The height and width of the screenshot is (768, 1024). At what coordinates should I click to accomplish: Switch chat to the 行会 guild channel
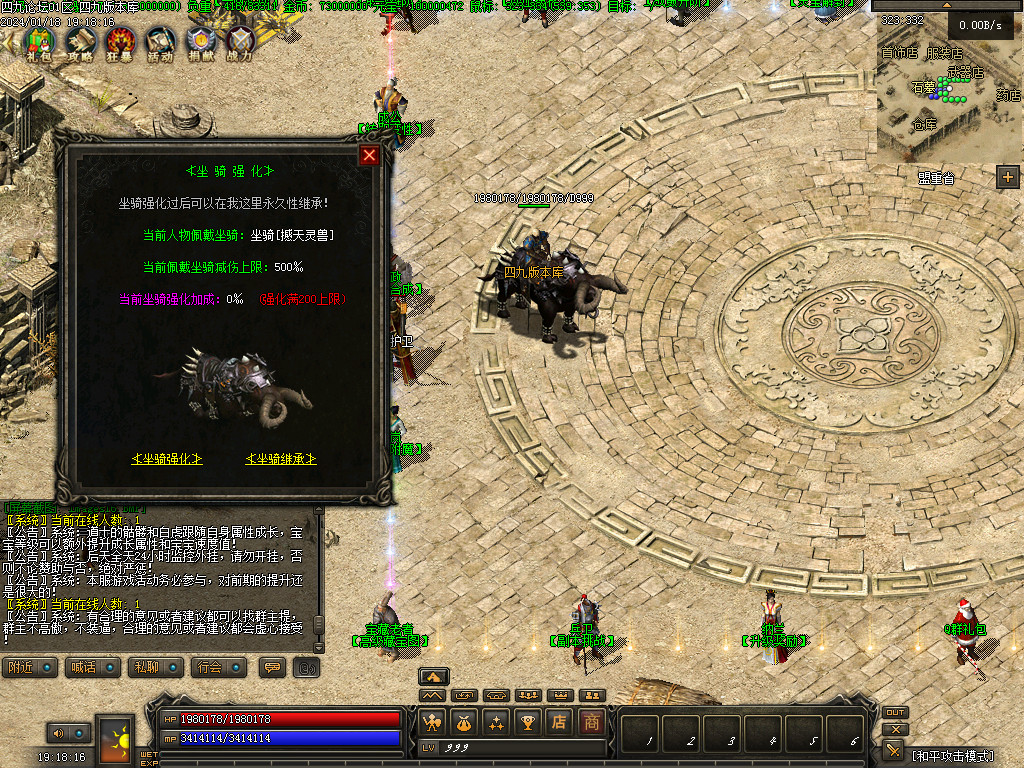(219, 667)
